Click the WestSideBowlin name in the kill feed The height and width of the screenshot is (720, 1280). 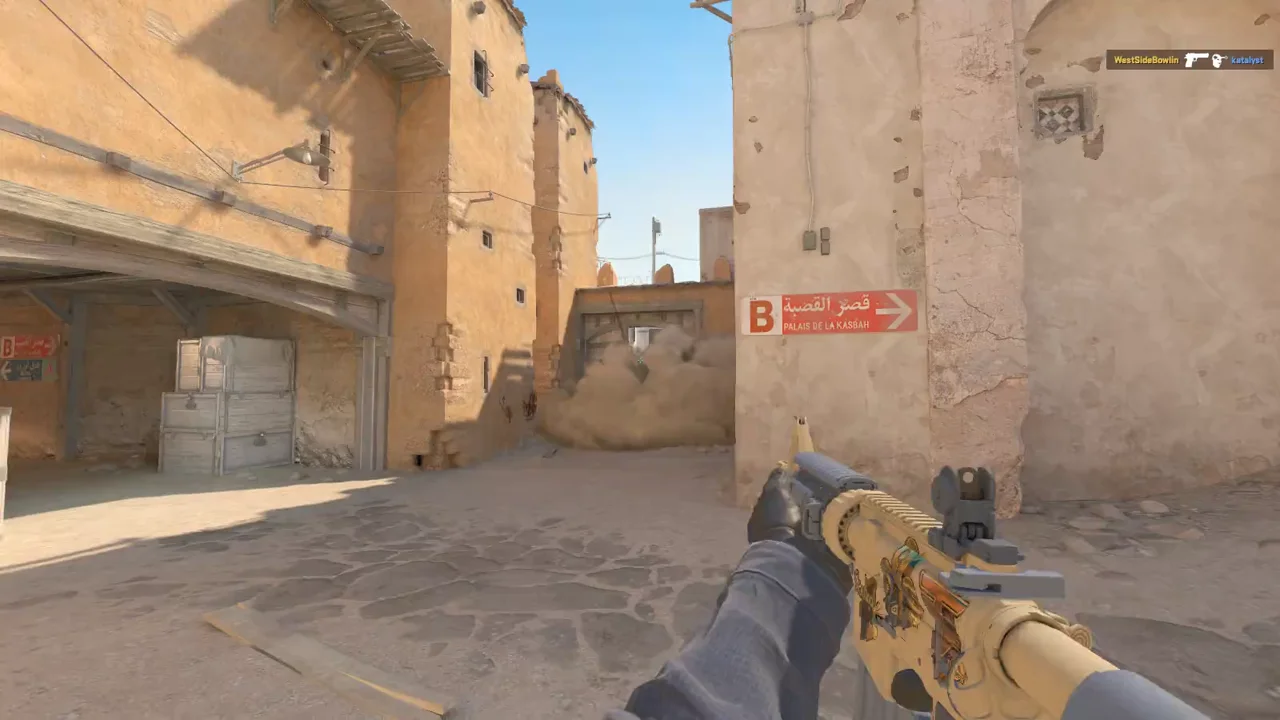pyautogui.click(x=1146, y=60)
